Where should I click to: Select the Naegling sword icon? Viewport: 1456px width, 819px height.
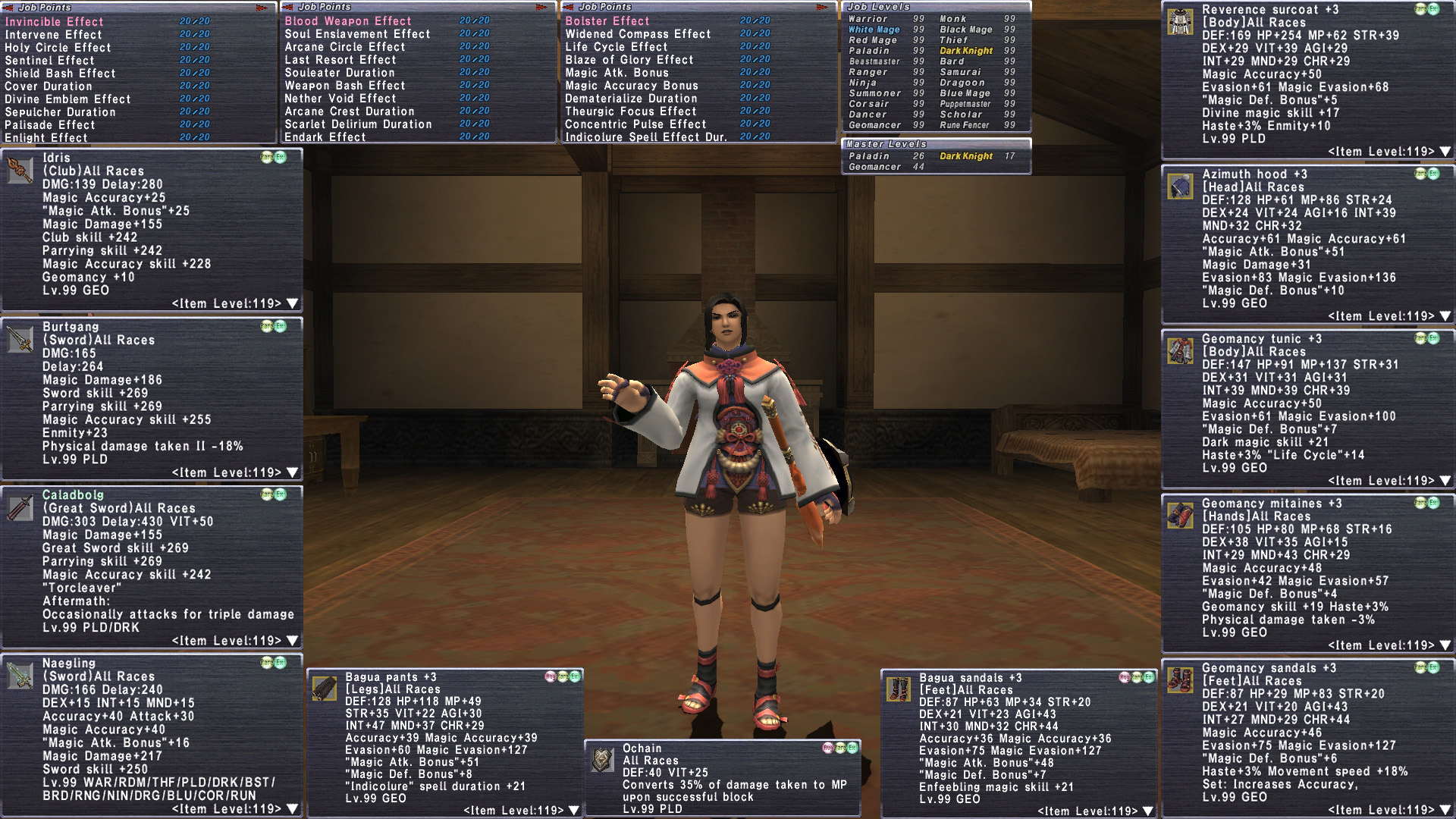pyautogui.click(x=20, y=676)
